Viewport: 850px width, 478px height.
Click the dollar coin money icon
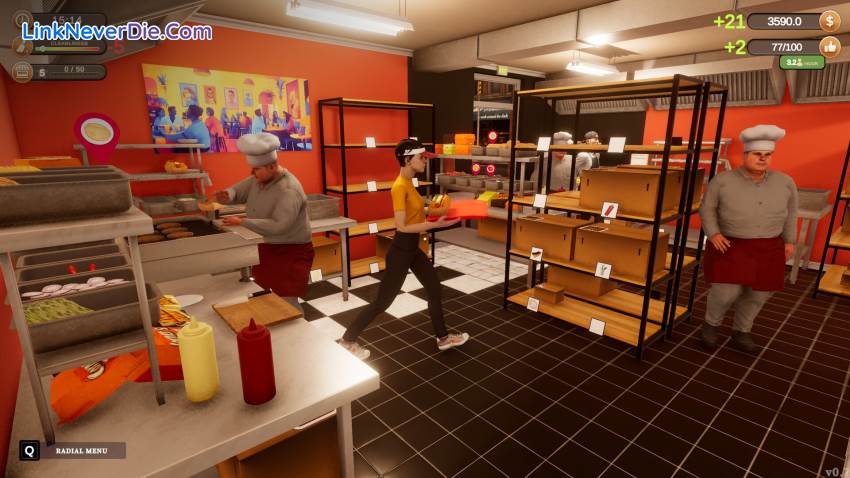coord(829,21)
